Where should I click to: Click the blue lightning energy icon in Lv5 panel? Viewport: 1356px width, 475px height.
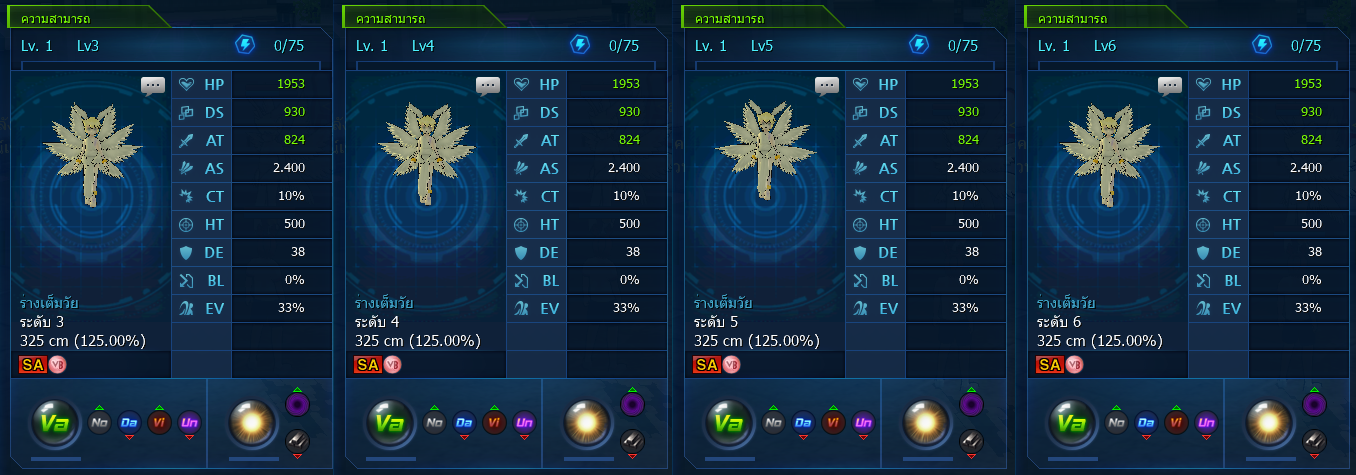tap(919, 45)
